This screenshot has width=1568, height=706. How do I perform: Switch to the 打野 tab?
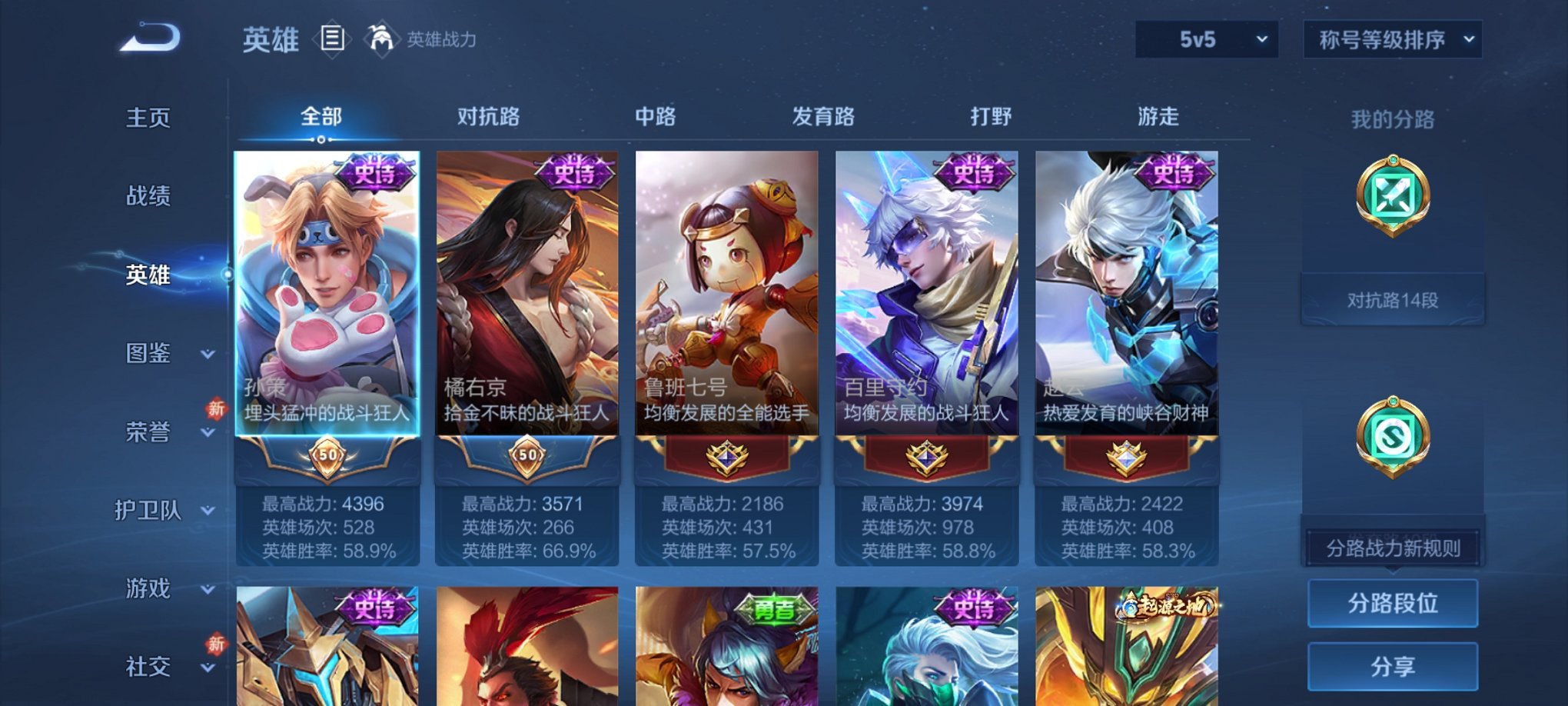pos(991,117)
